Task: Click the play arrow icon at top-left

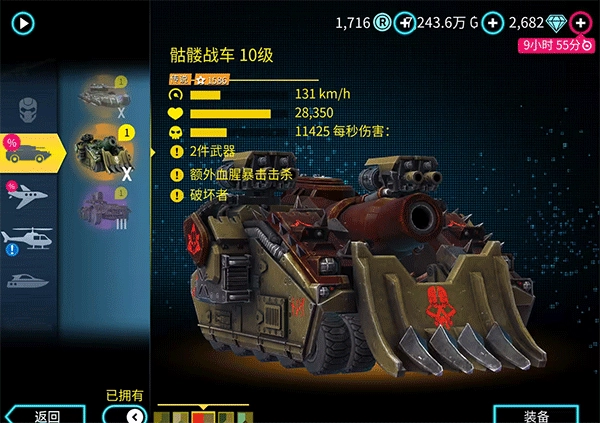Action: pos(22,22)
